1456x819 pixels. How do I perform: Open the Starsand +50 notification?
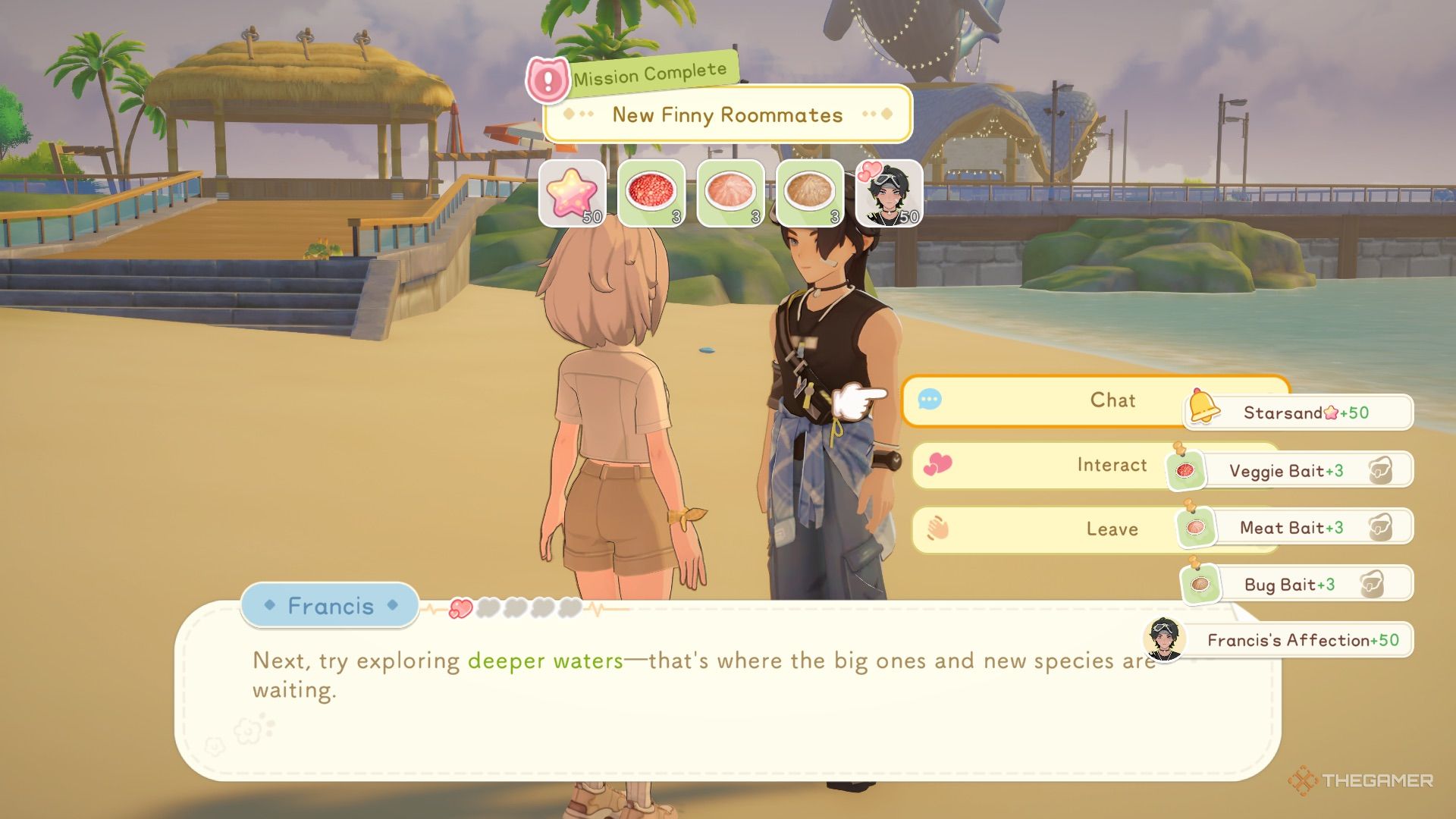point(1306,413)
